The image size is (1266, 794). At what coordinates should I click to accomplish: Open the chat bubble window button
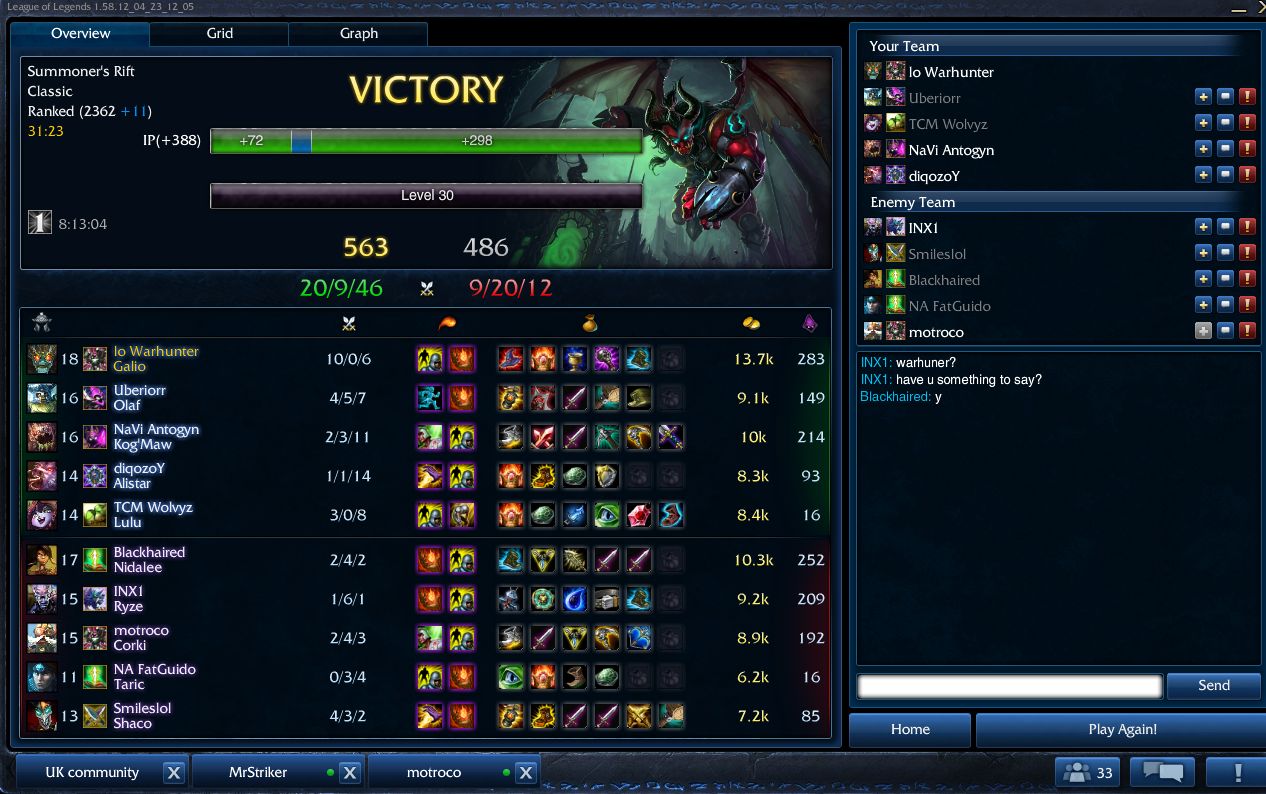click(x=1162, y=772)
